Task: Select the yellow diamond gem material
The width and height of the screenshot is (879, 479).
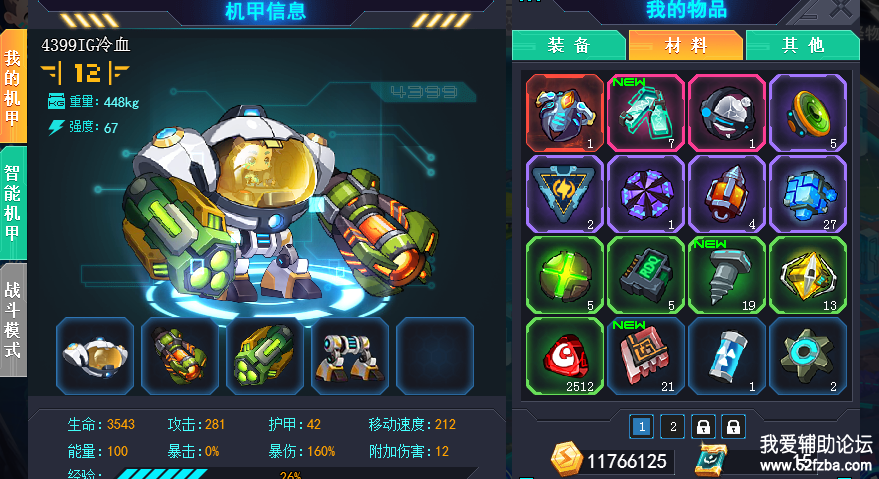Action: coord(808,274)
